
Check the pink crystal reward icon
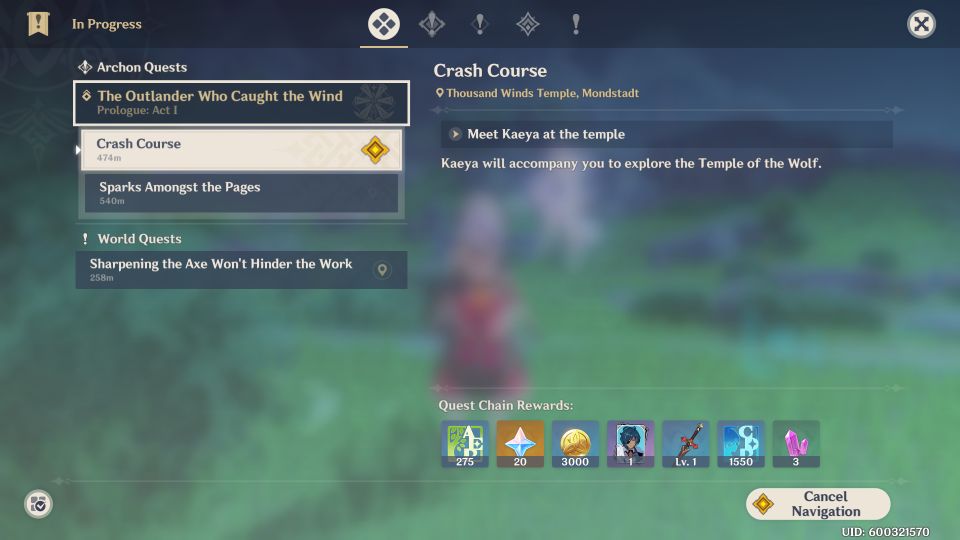[795, 444]
